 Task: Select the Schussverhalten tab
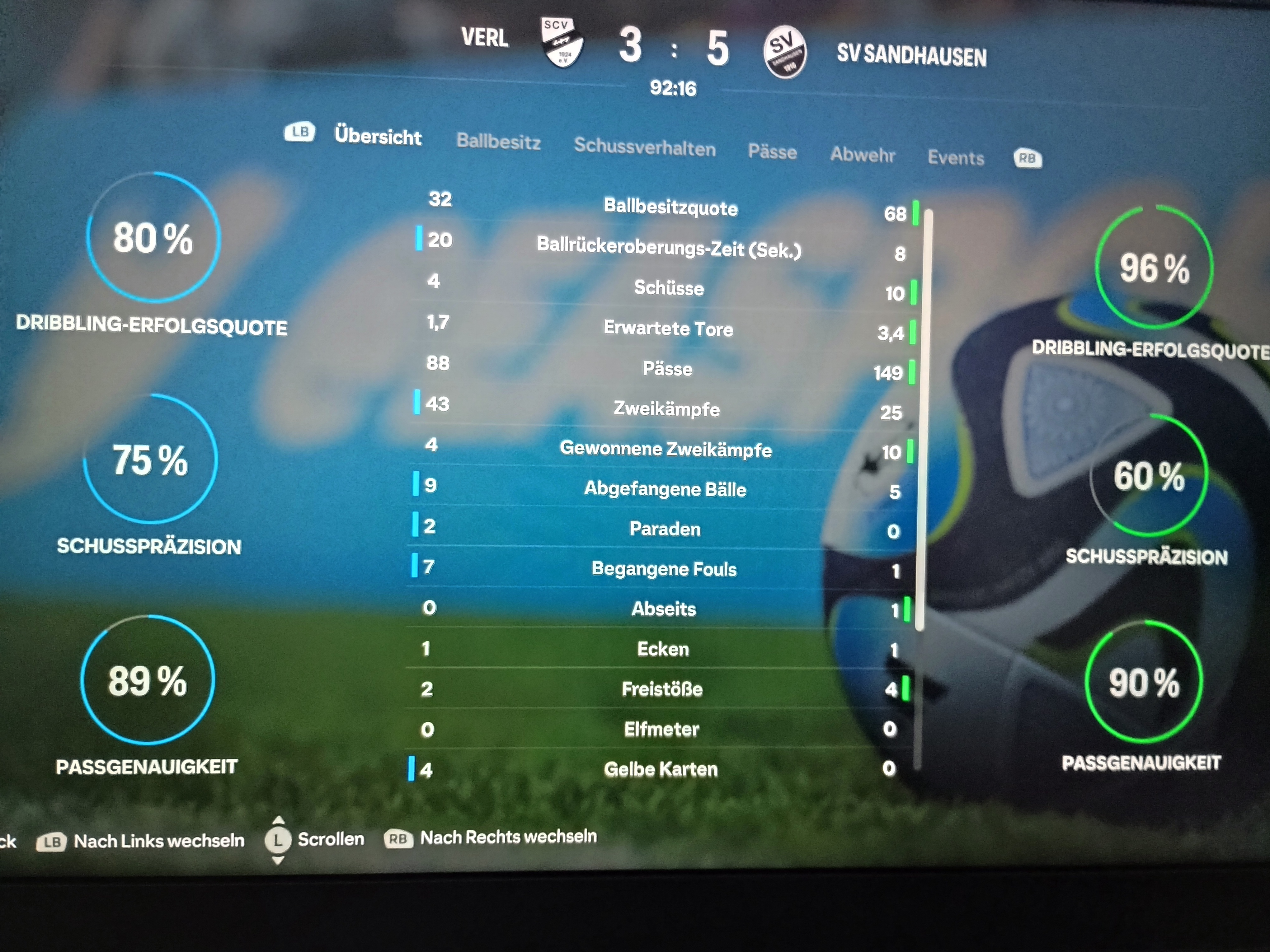(x=644, y=147)
